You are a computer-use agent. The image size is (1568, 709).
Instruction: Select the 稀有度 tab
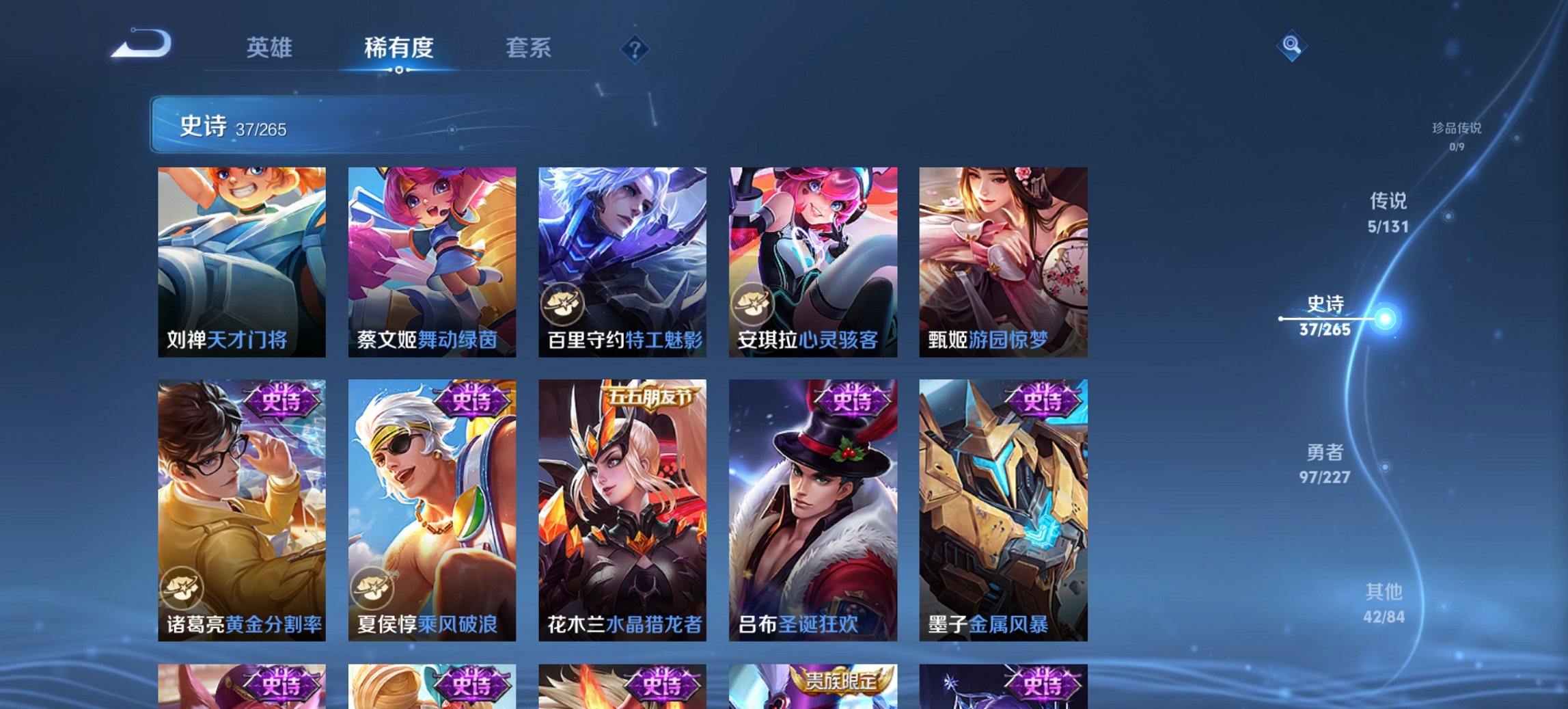click(x=400, y=49)
